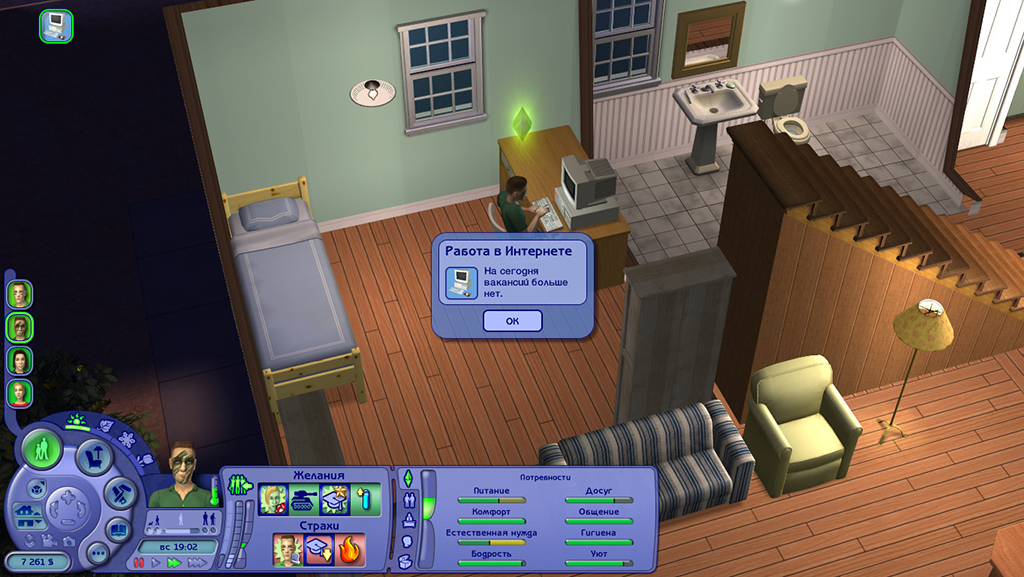Confirm the dialog with the OK button
The height and width of the screenshot is (577, 1024).
pos(512,321)
